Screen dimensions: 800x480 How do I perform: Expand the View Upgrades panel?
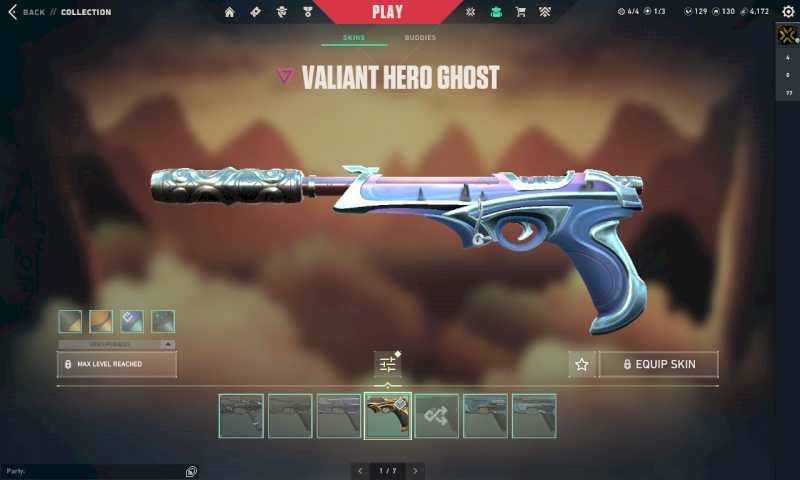[x=117, y=343]
